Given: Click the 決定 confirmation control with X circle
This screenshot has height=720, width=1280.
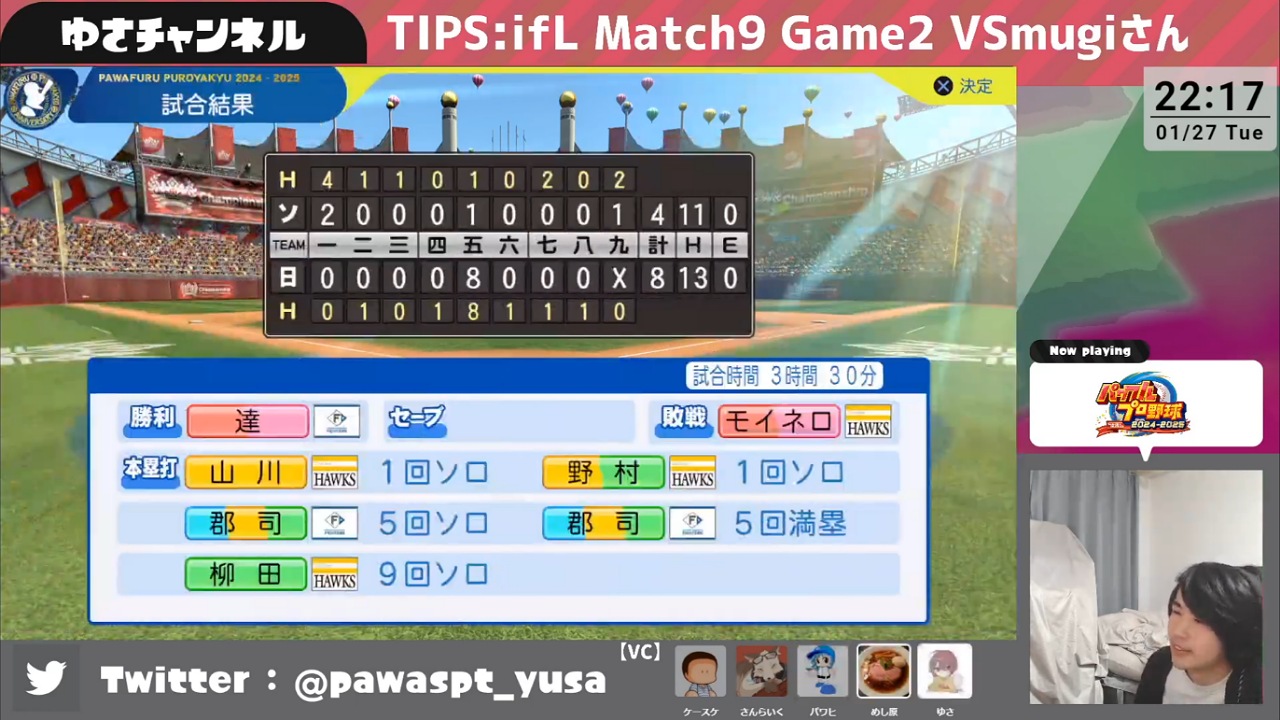Looking at the screenshot, I should coord(963,86).
